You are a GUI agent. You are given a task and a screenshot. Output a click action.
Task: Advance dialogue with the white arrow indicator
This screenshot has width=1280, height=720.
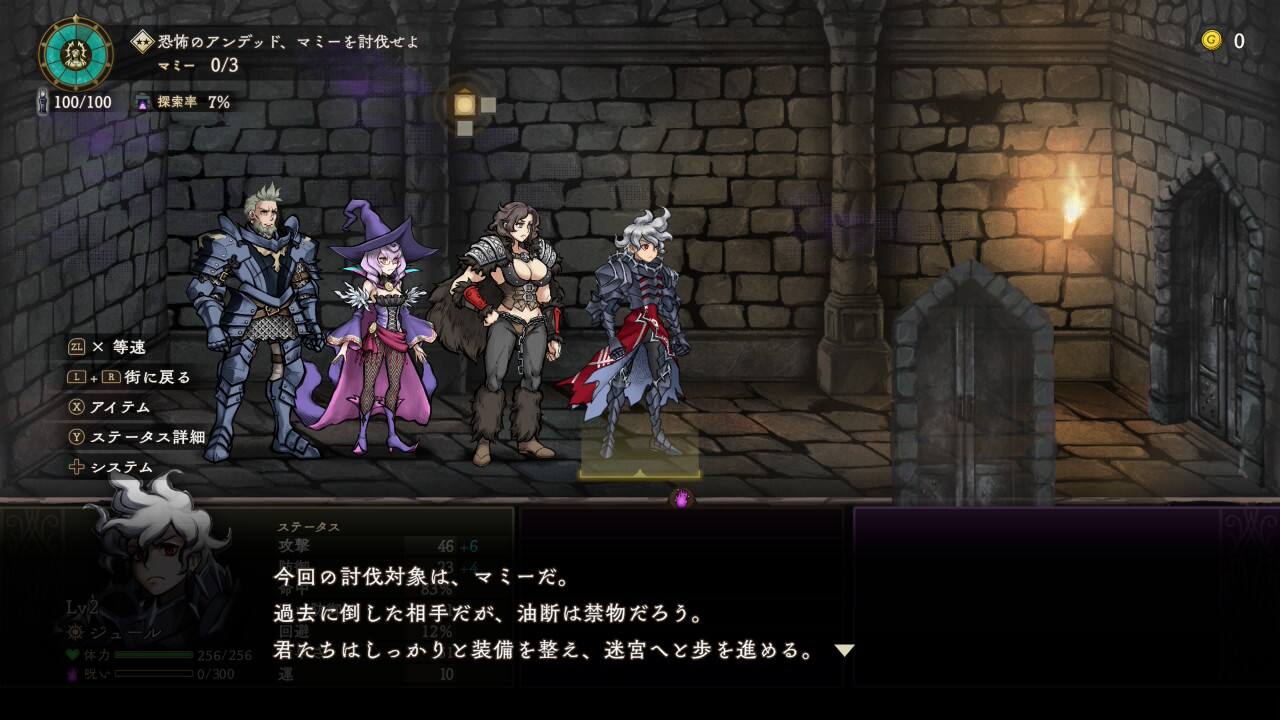[x=844, y=650]
